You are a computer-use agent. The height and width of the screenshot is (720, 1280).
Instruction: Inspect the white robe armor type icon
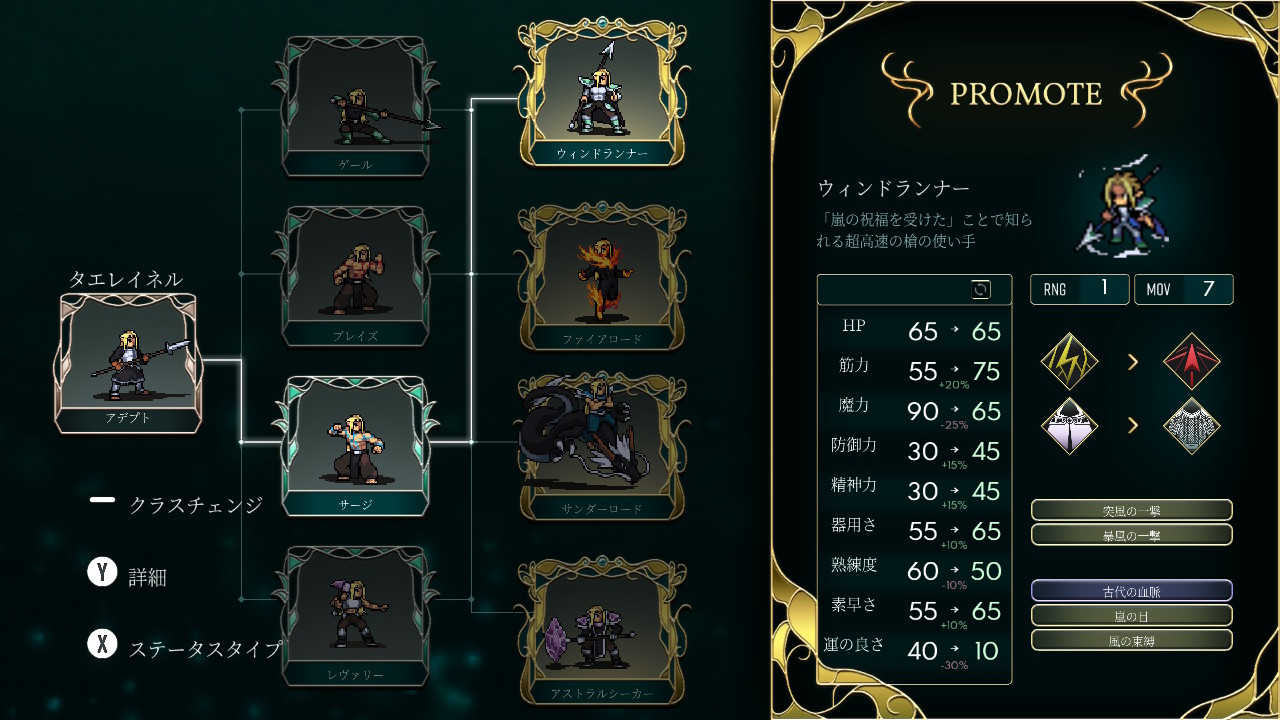click(1070, 426)
